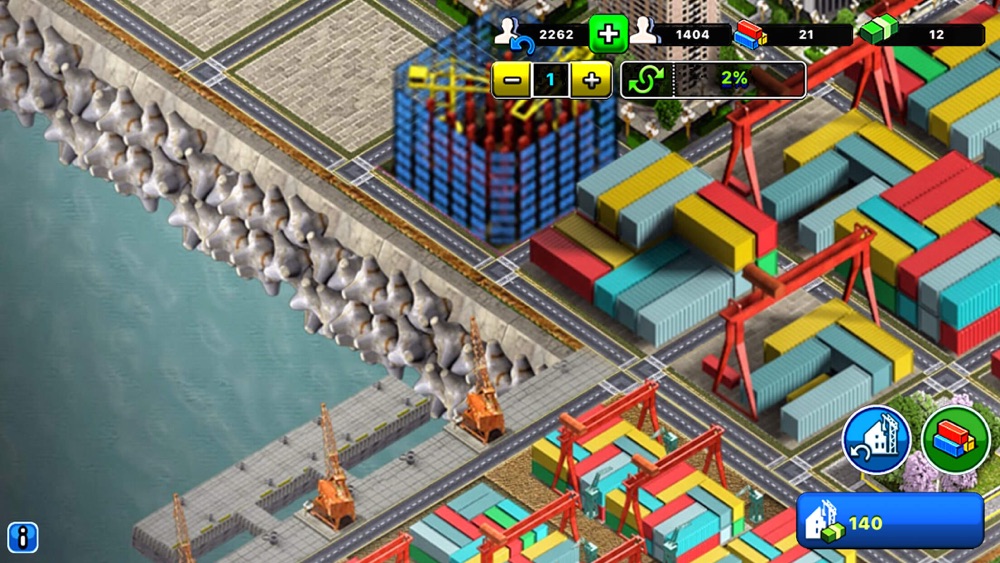This screenshot has height=563, width=1000.
Task: Decrease the value with the yellow minus button
Action: (511, 80)
